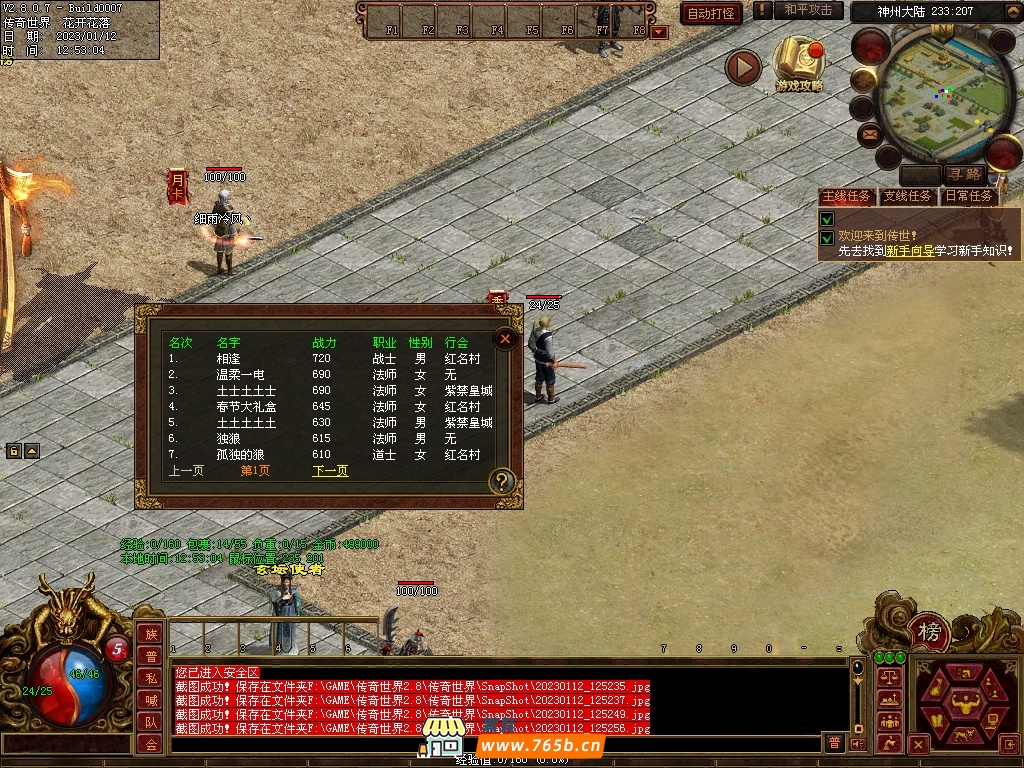This screenshot has height=768, width=1024.
Task: Go to the next ranking page (下一页)
Action: pos(330,470)
